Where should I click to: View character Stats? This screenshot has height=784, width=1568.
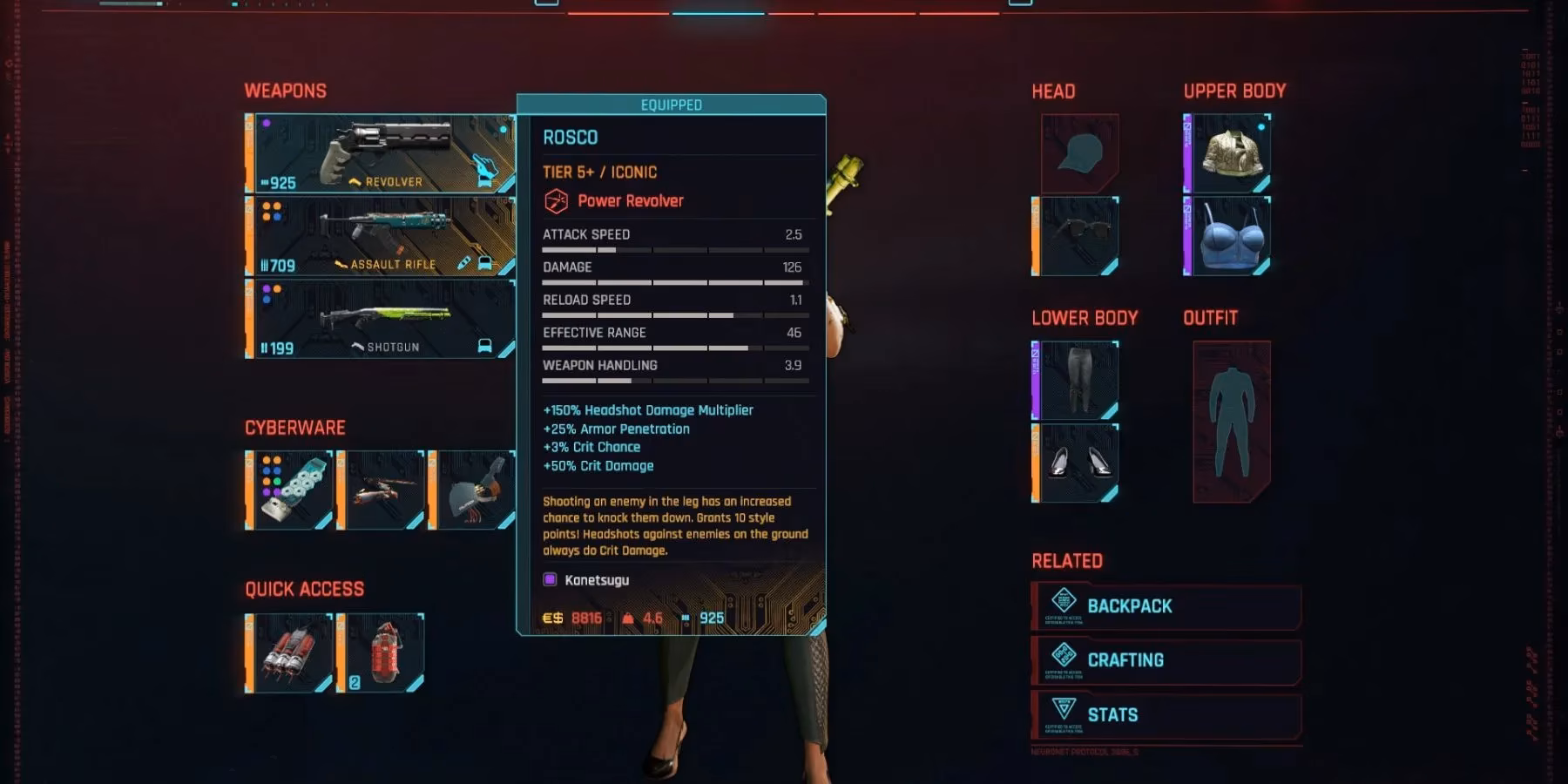[x=1167, y=713]
